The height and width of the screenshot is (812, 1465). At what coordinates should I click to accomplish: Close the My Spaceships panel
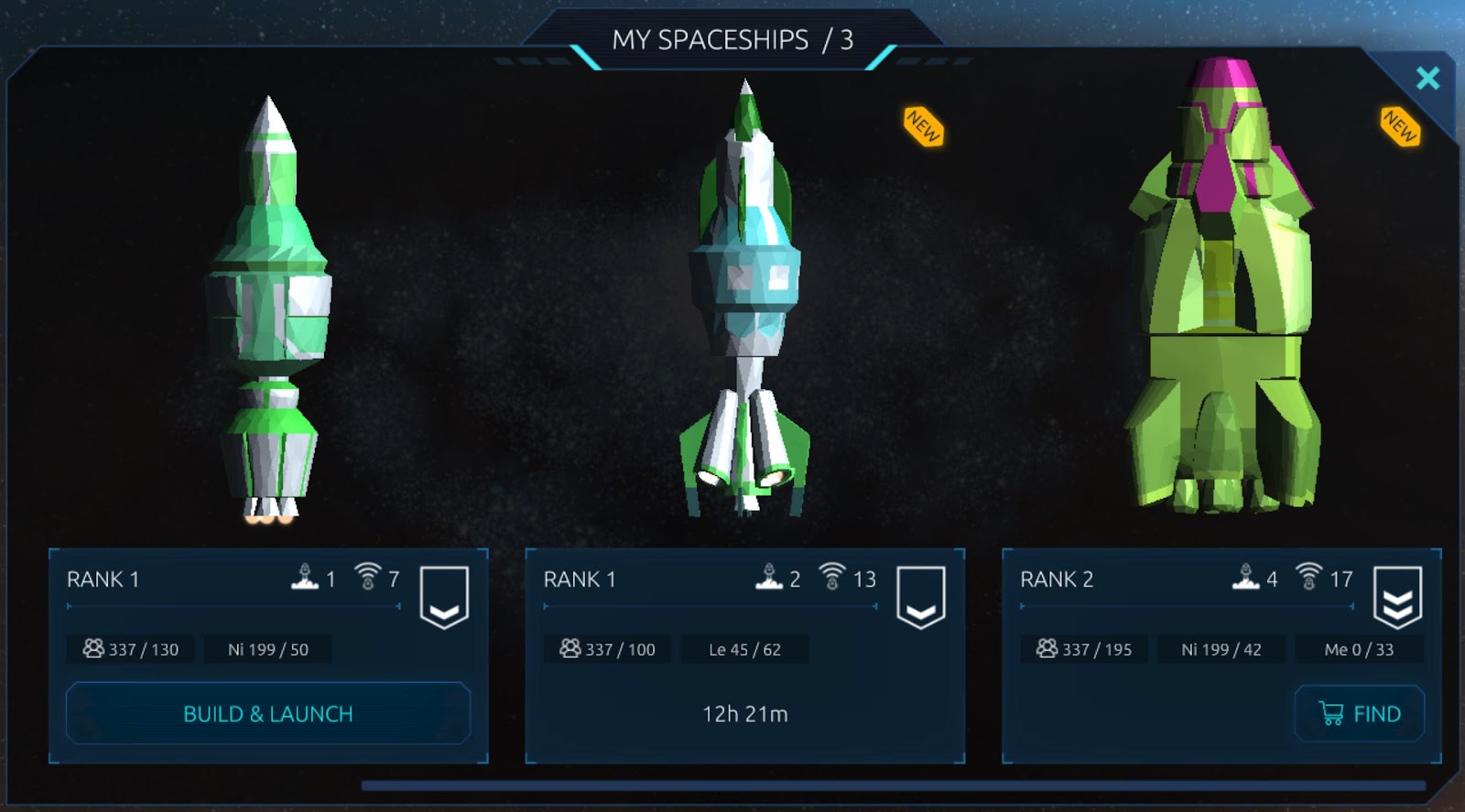tap(1427, 79)
